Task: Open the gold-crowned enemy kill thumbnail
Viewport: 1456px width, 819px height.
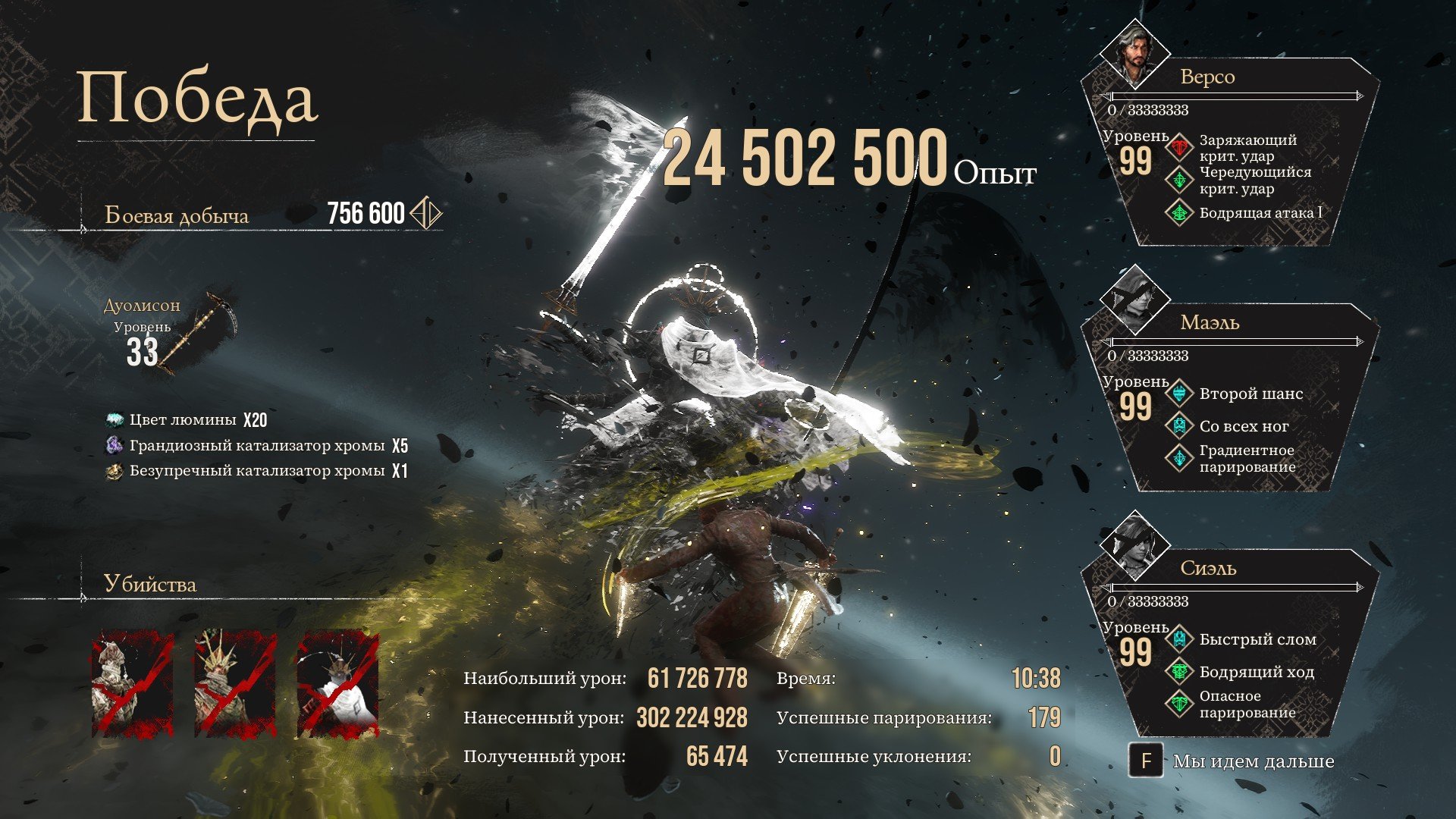Action: tap(235, 685)
